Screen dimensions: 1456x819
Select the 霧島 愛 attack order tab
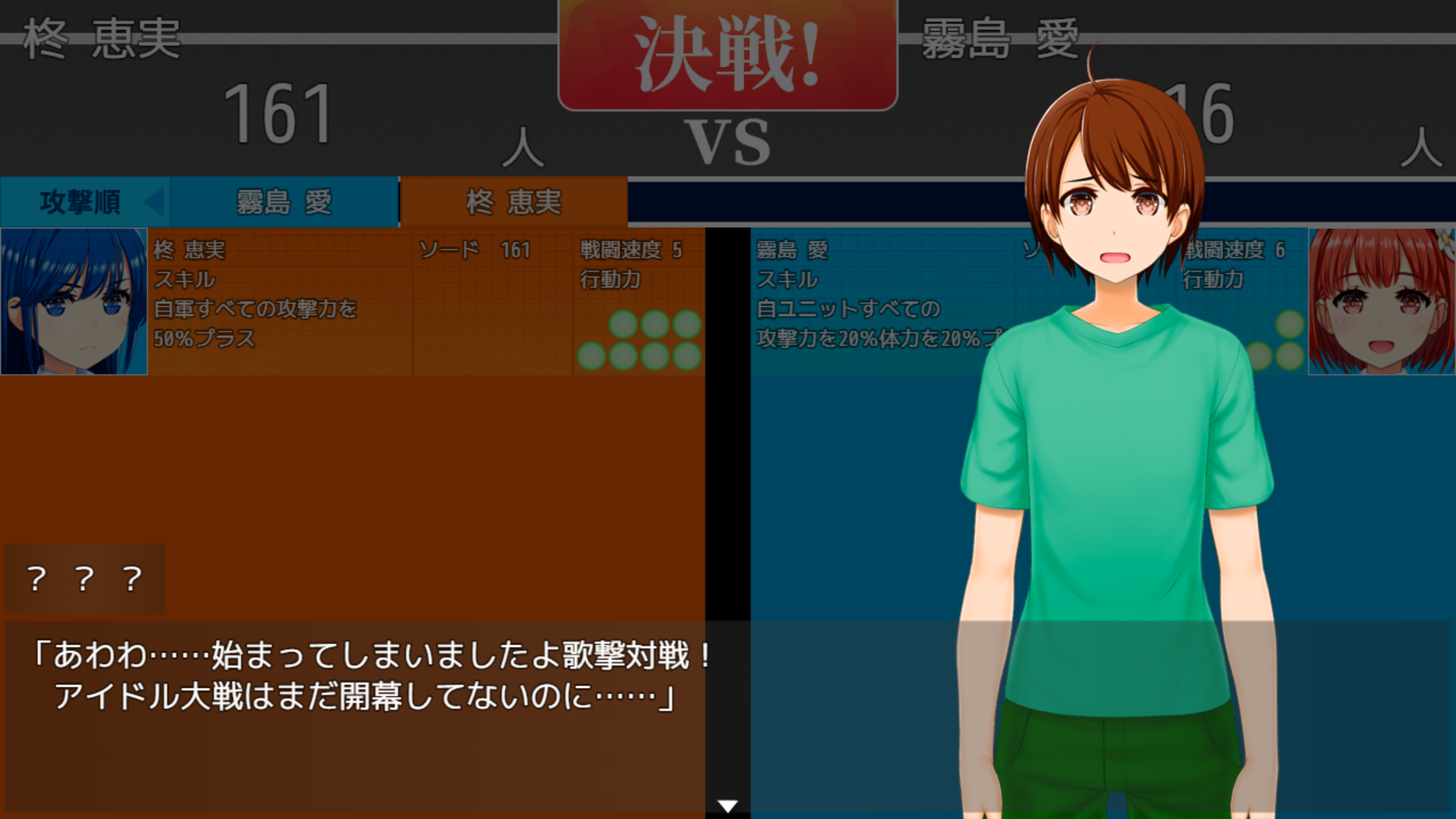284,202
